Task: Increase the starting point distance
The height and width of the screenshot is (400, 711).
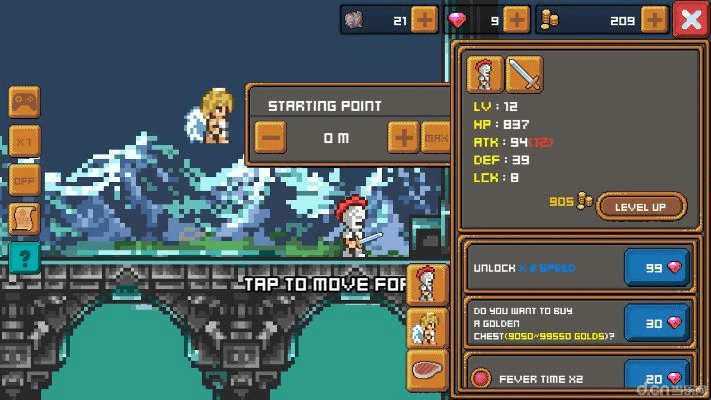Action: pos(403,138)
